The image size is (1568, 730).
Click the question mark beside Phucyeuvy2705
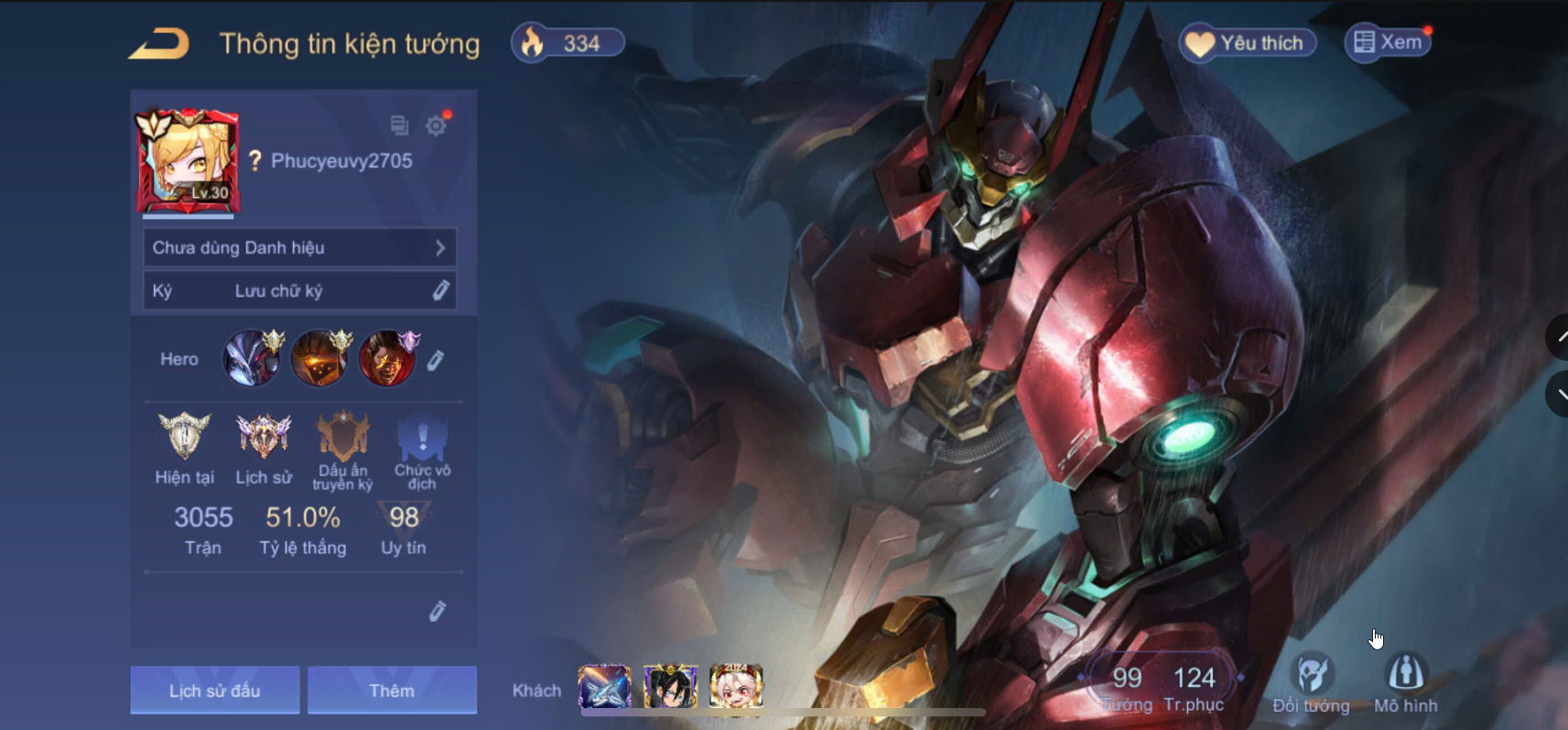[x=254, y=162]
